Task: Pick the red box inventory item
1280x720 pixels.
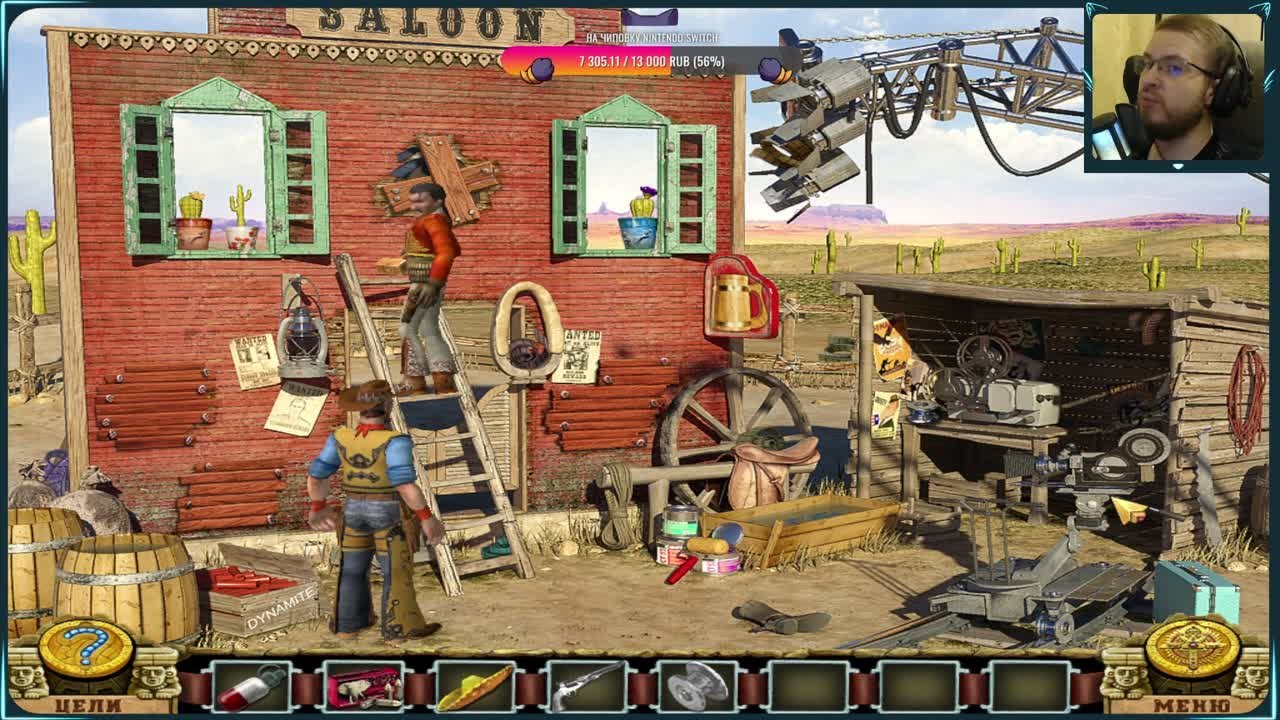Action: 363,688
